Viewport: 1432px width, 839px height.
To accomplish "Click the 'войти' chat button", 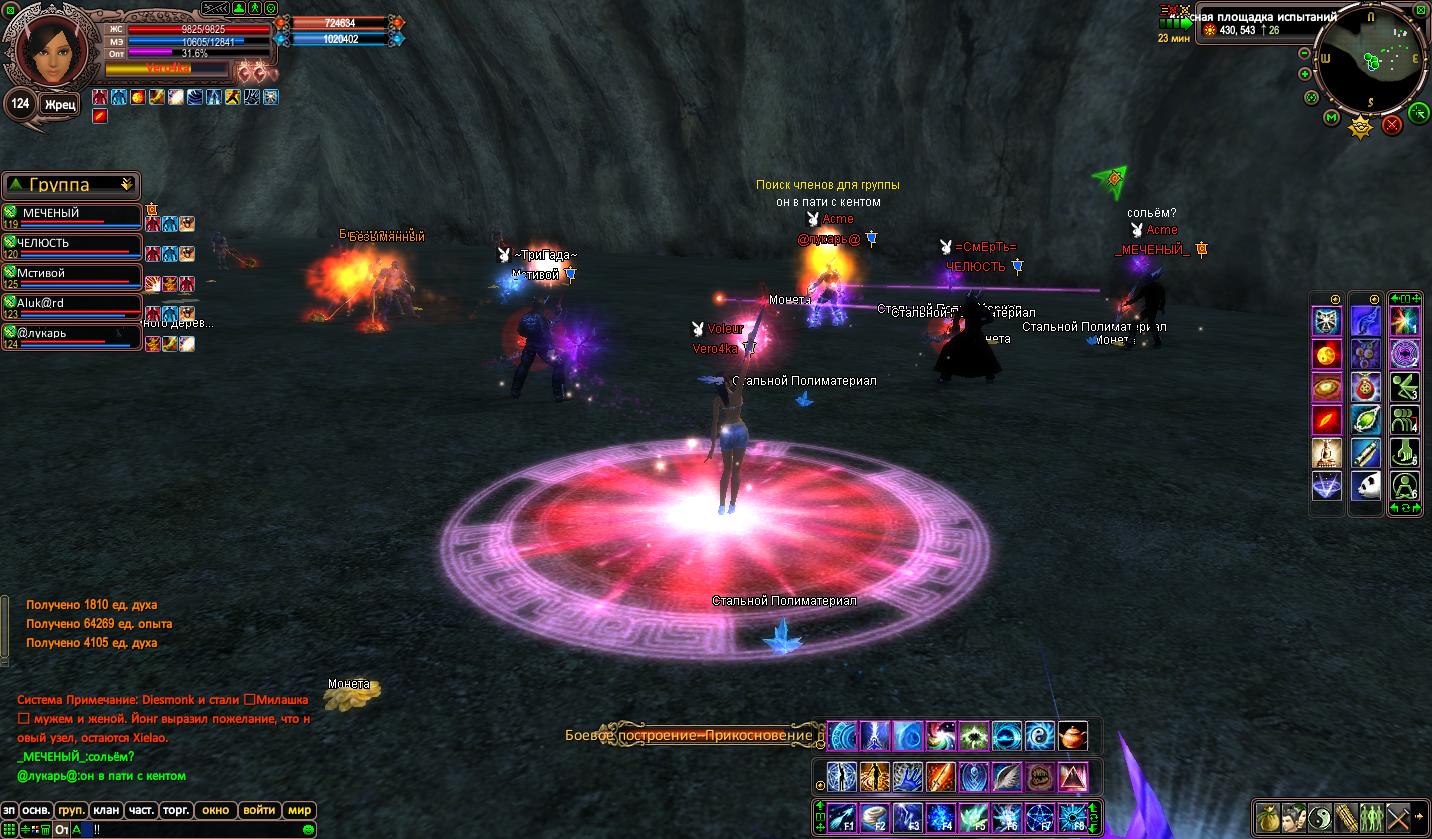I will pos(259,810).
